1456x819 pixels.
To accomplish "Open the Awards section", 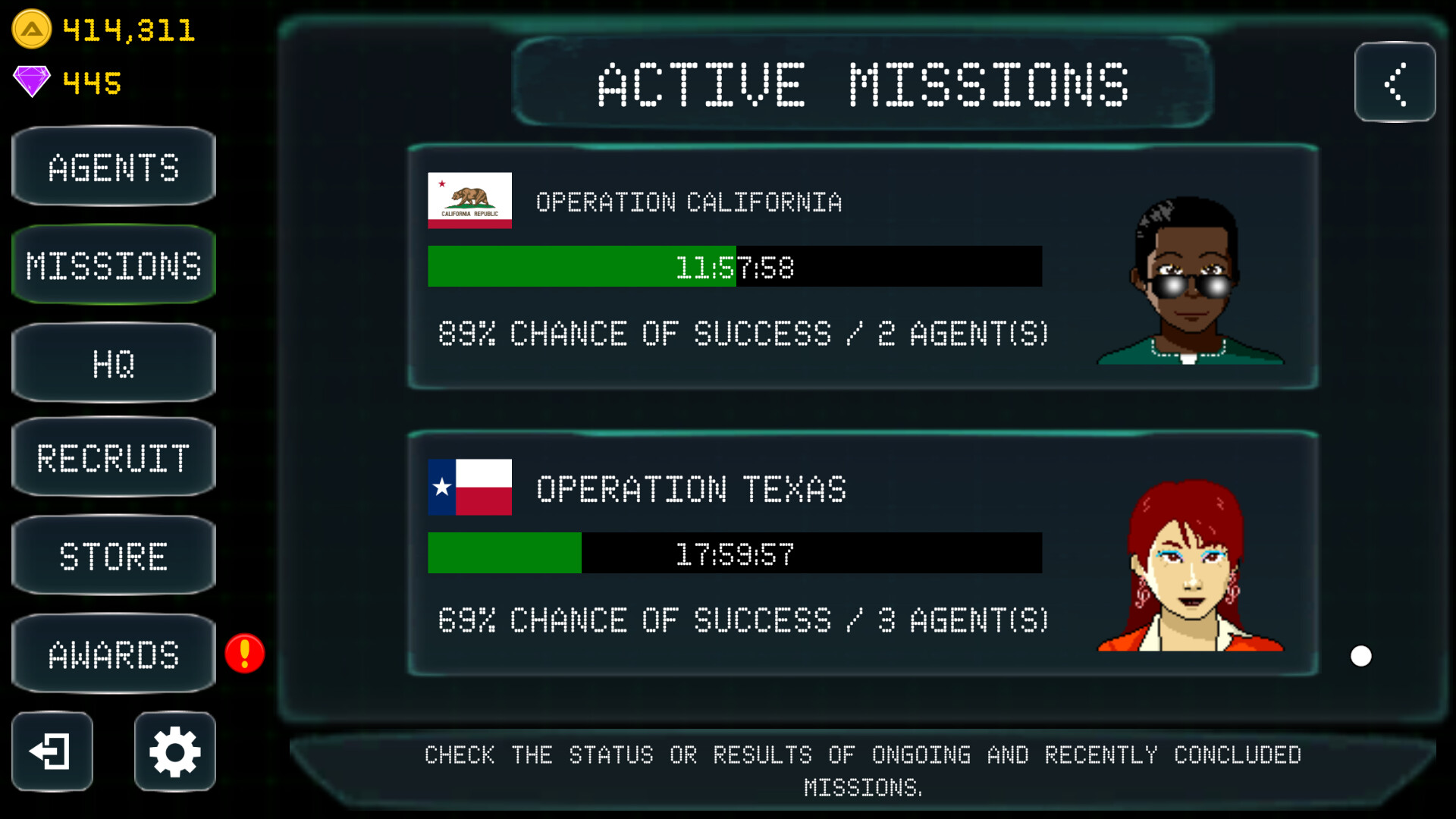I will (x=113, y=654).
